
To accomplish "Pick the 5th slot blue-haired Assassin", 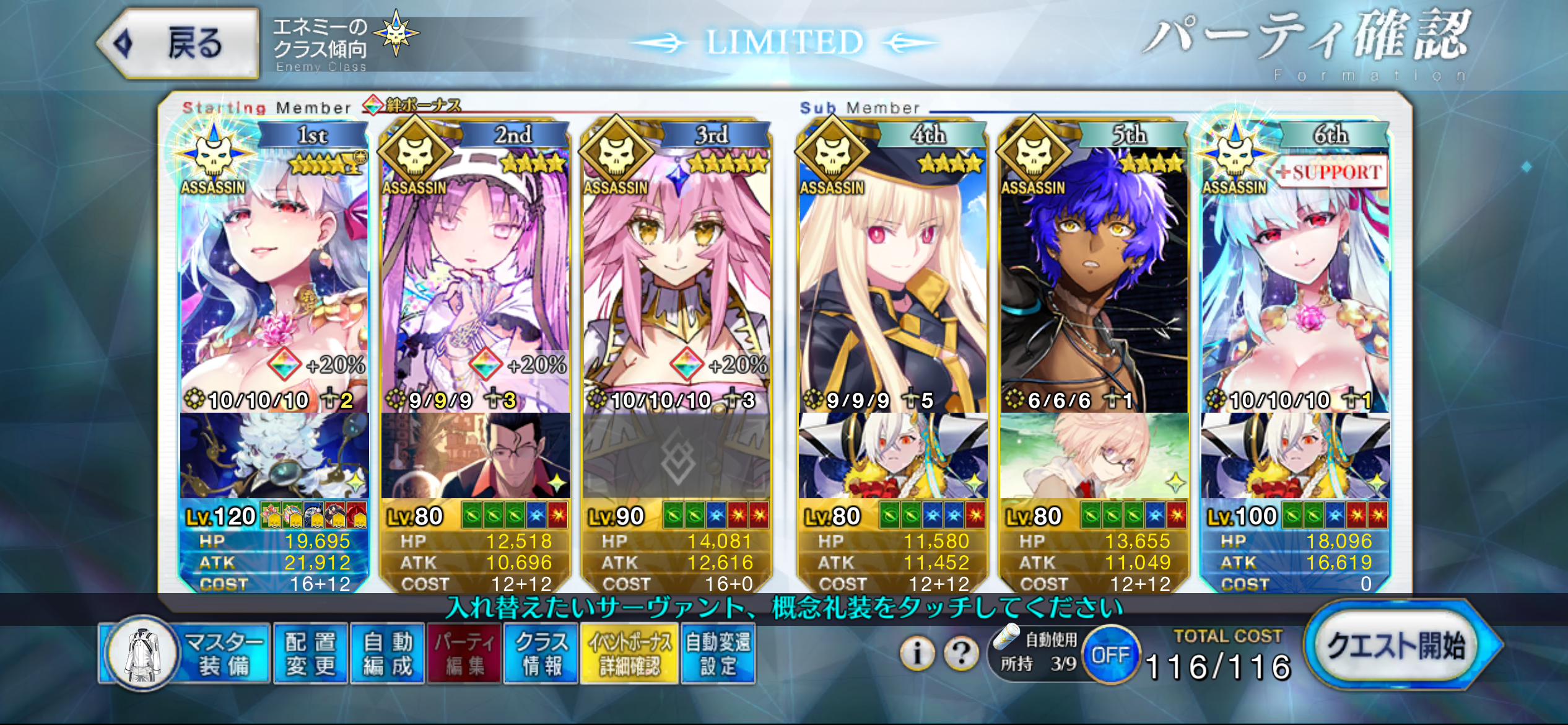I will (1094, 279).
